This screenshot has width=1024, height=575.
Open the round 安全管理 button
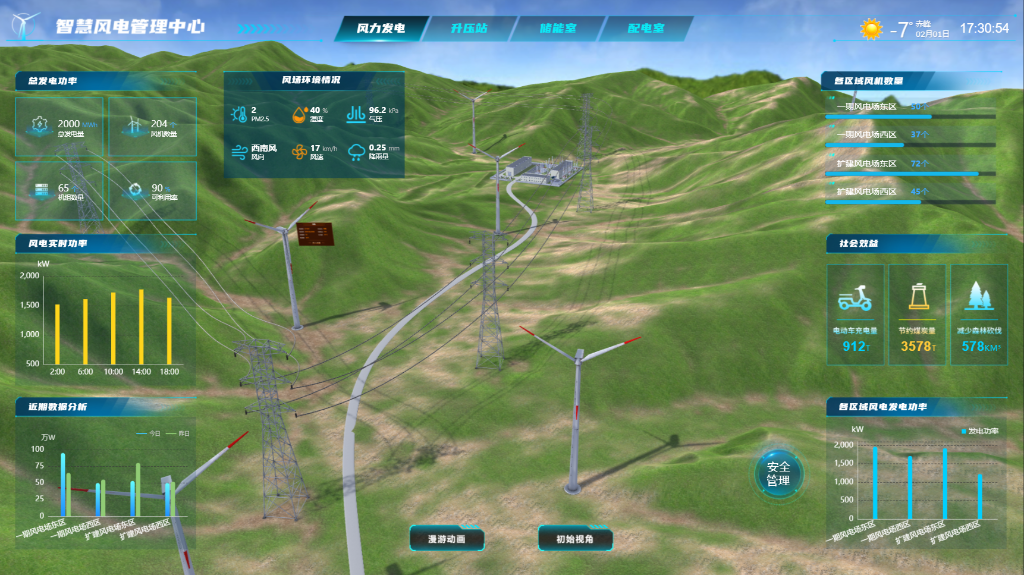pyautogui.click(x=778, y=474)
